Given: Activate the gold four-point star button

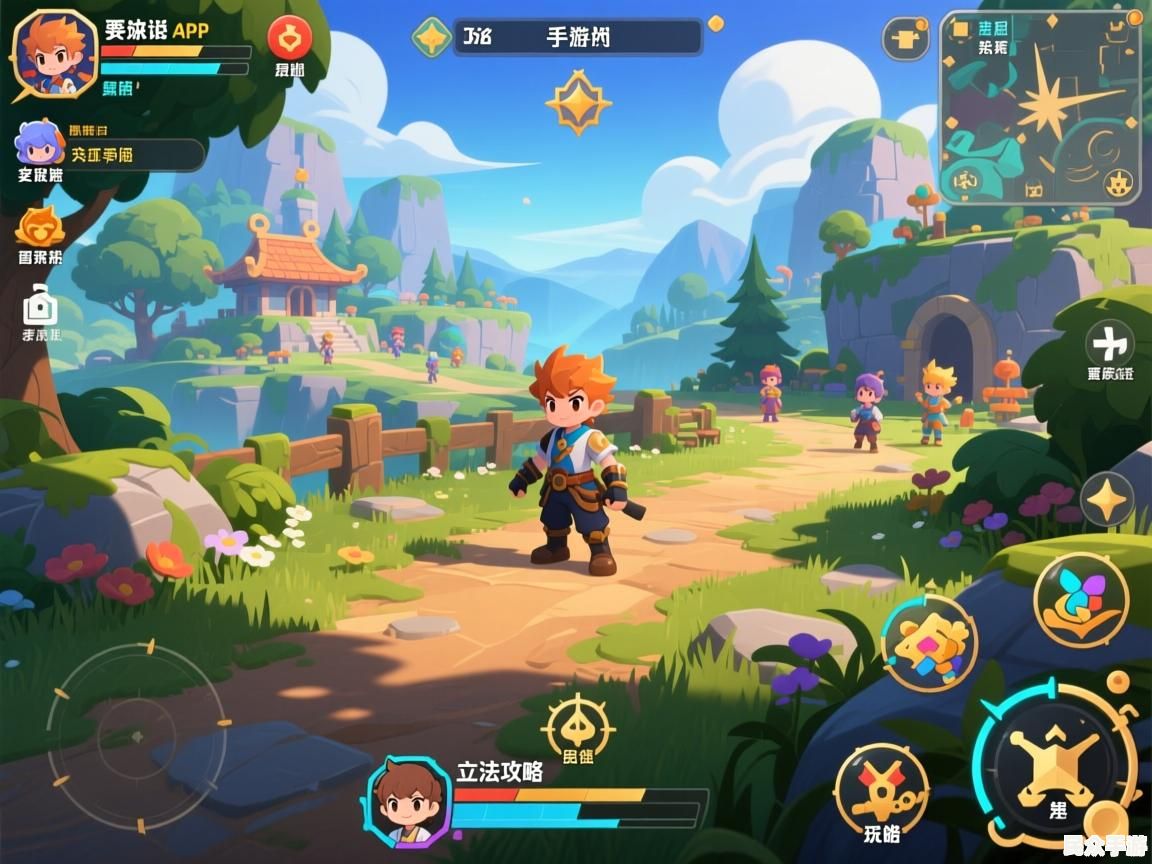Looking at the screenshot, I should pos(1107,499).
